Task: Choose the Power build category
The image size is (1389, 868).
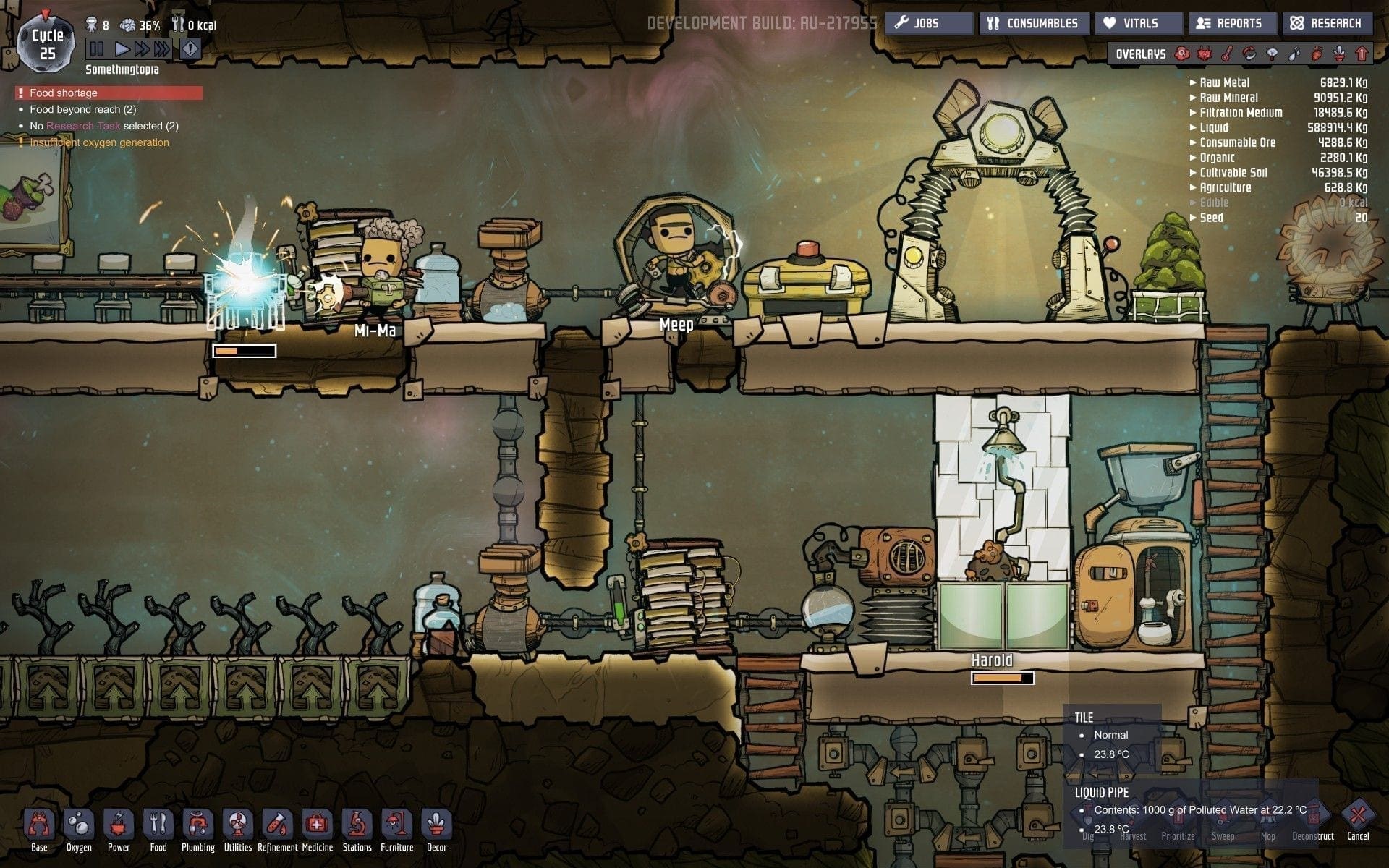Action: pyautogui.click(x=119, y=829)
